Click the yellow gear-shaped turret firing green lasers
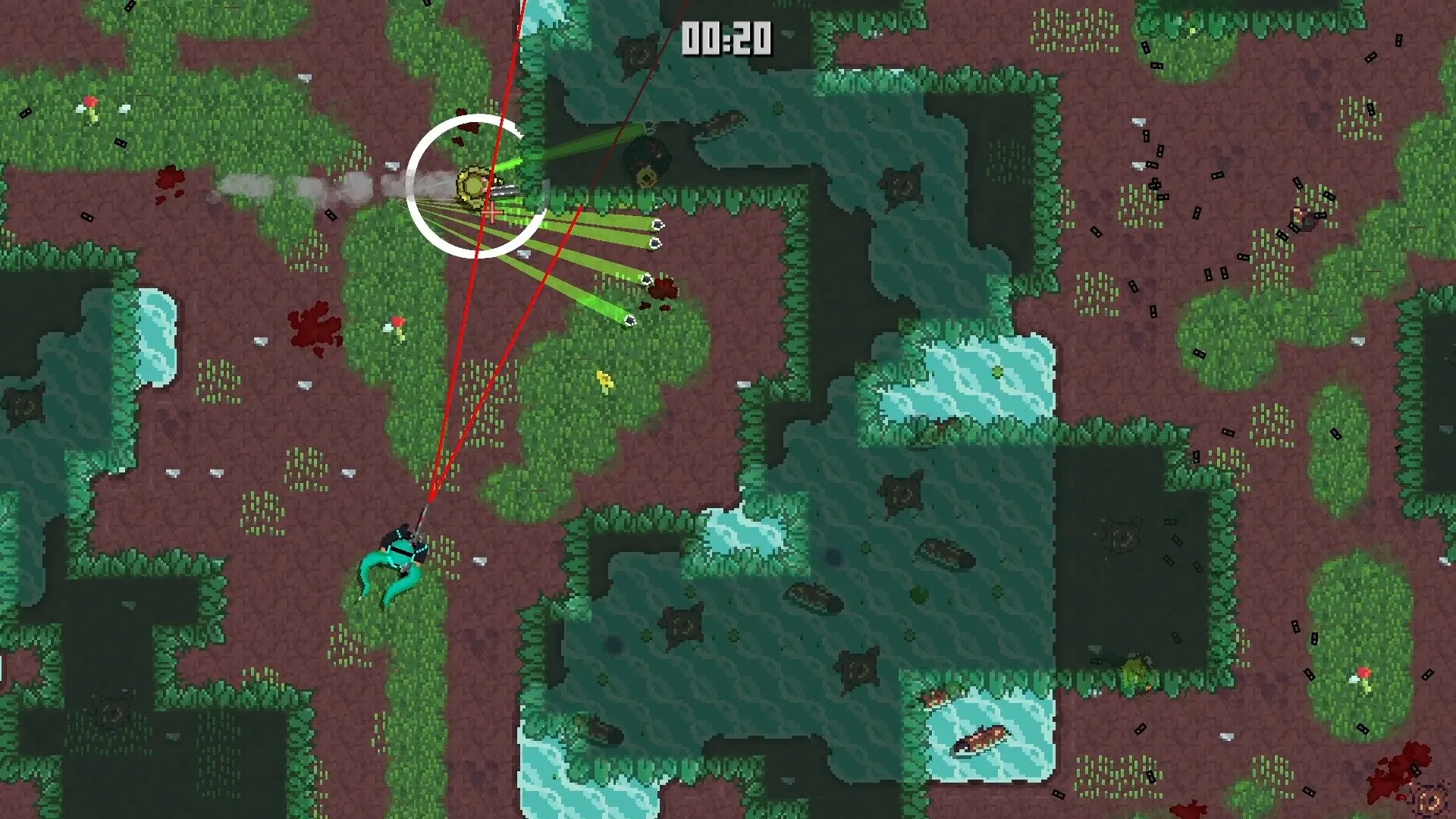This screenshot has width=1456, height=819. coord(474,186)
